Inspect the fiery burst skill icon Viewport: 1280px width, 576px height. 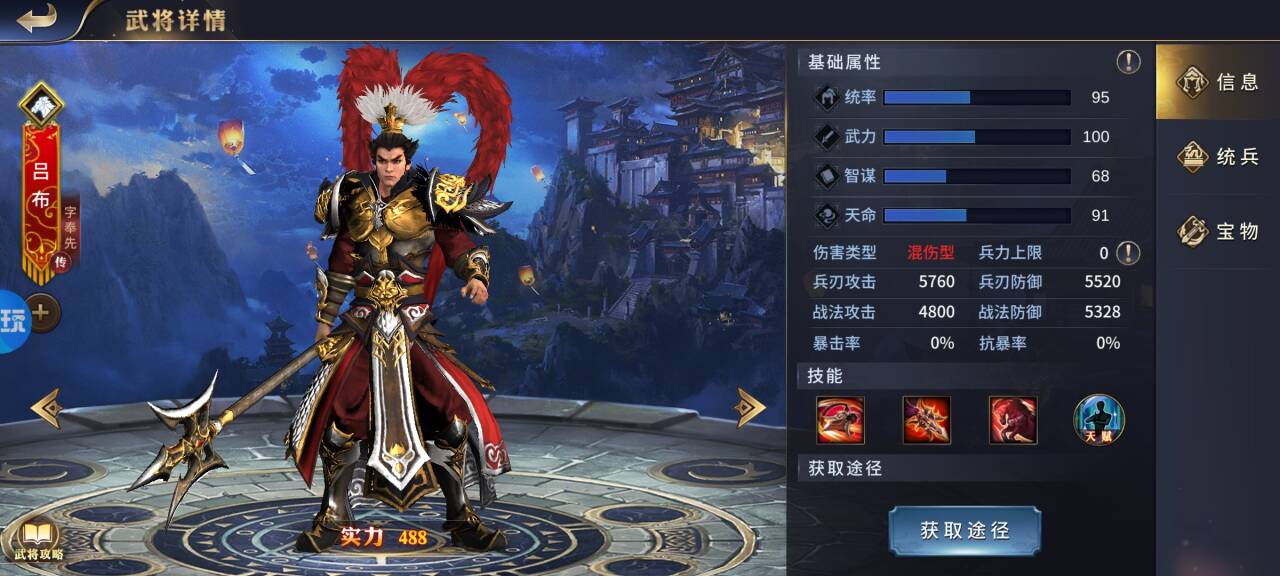[927, 420]
